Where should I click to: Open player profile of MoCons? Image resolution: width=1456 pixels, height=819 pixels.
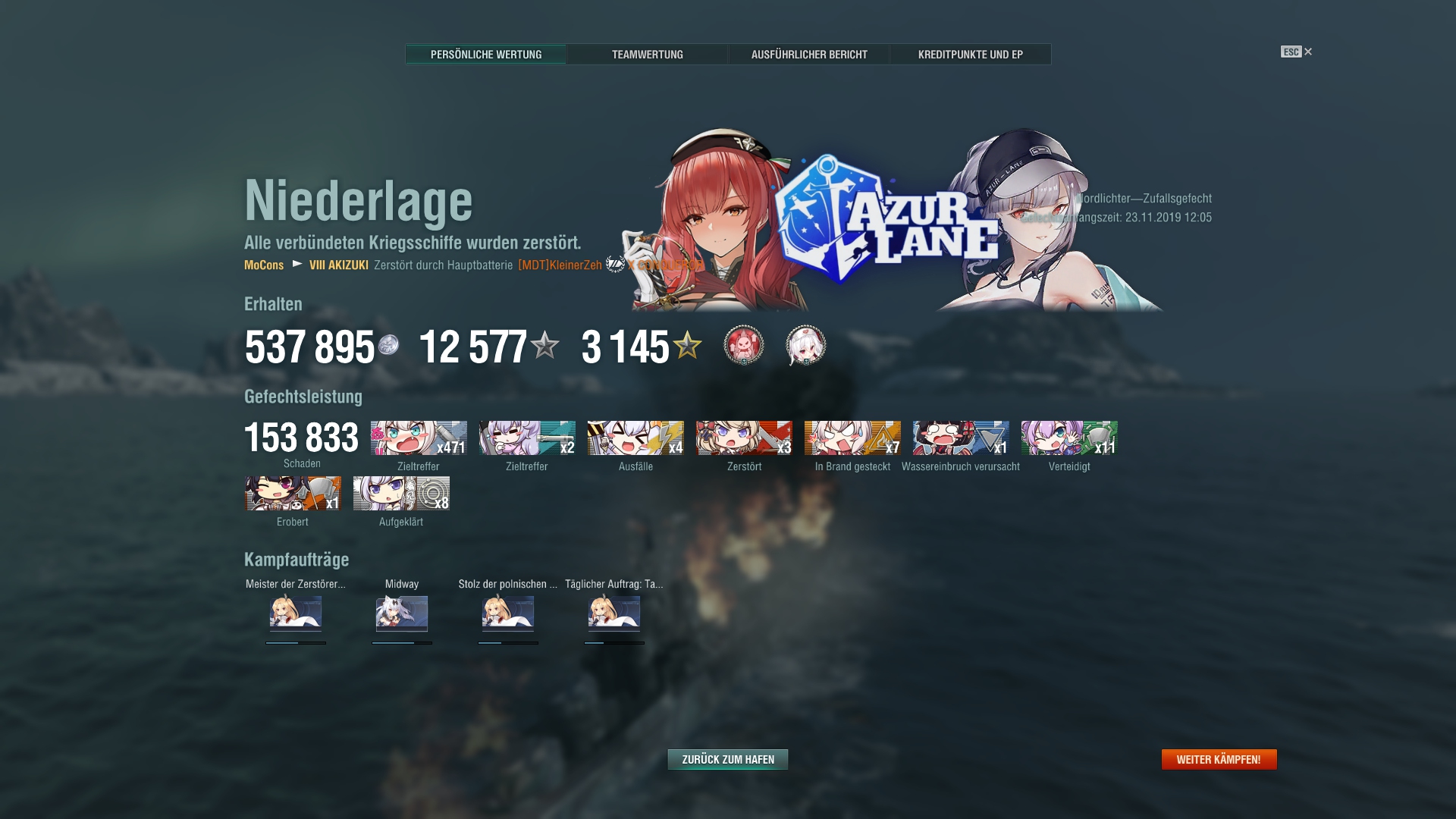tap(262, 265)
